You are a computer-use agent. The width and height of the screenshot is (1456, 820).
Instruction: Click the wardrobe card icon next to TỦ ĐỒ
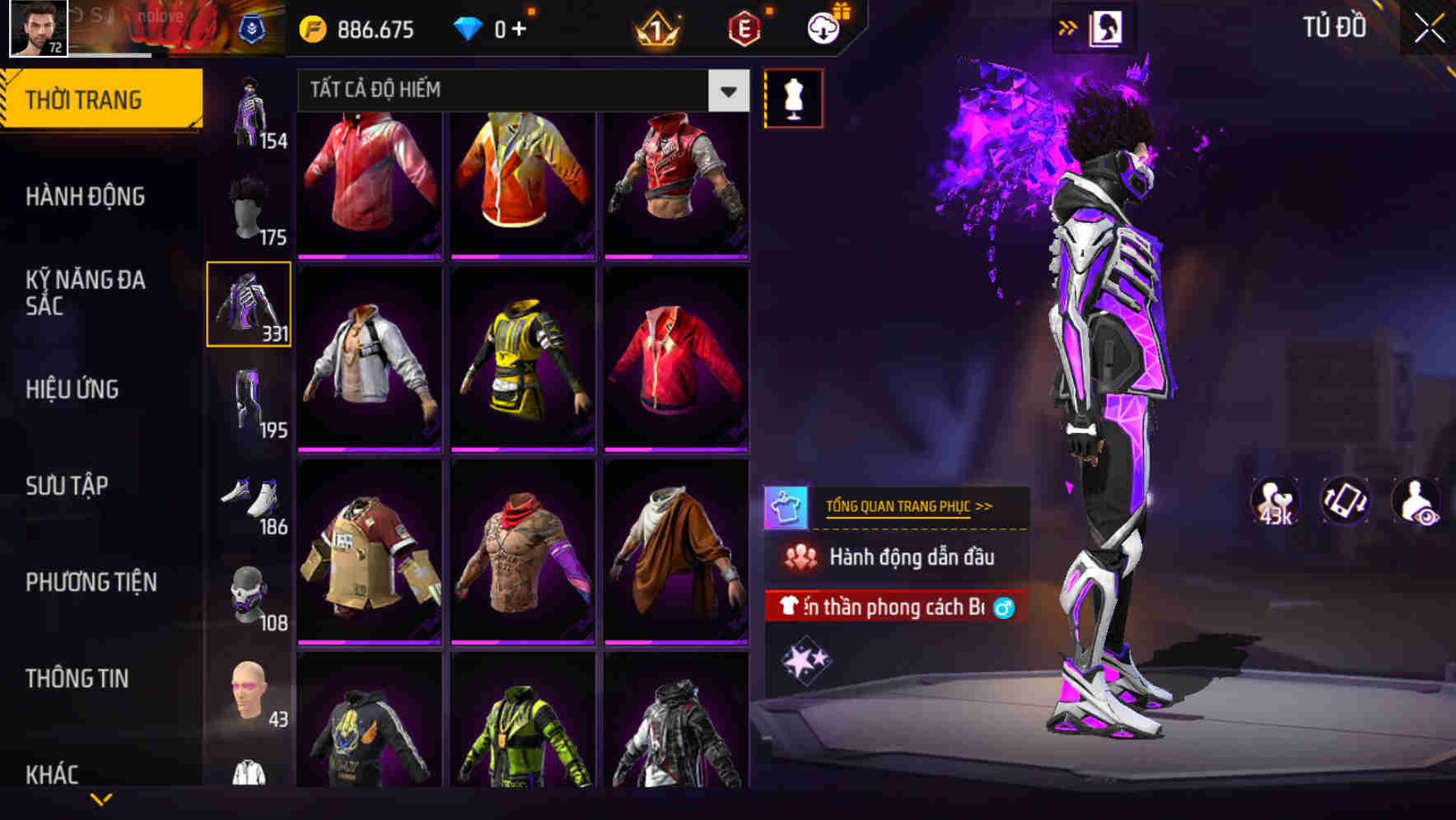[x=1108, y=26]
